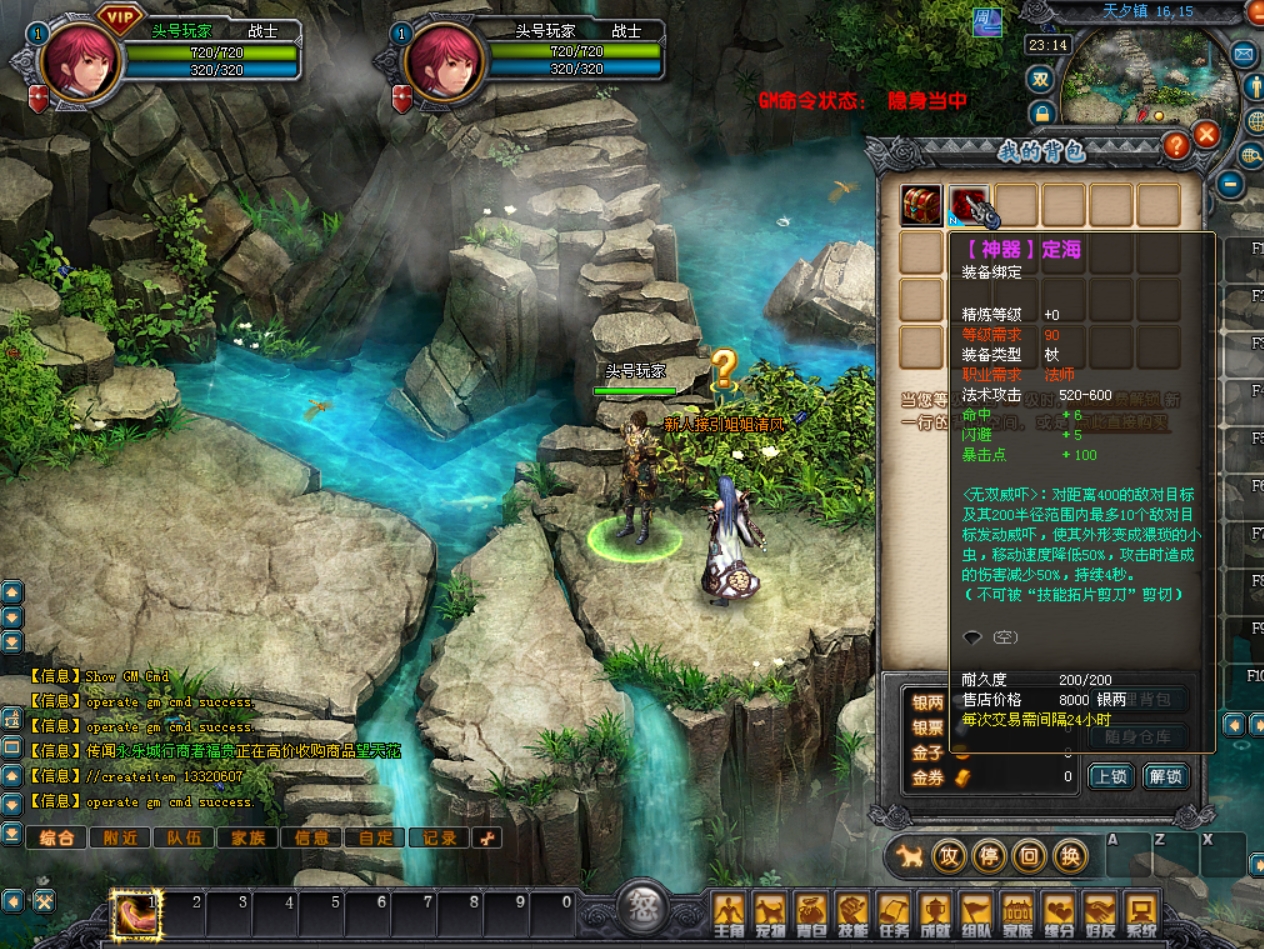The height and width of the screenshot is (949, 1264).
Task: Toggle the padlock button beside minimap
Action: coord(1041,113)
